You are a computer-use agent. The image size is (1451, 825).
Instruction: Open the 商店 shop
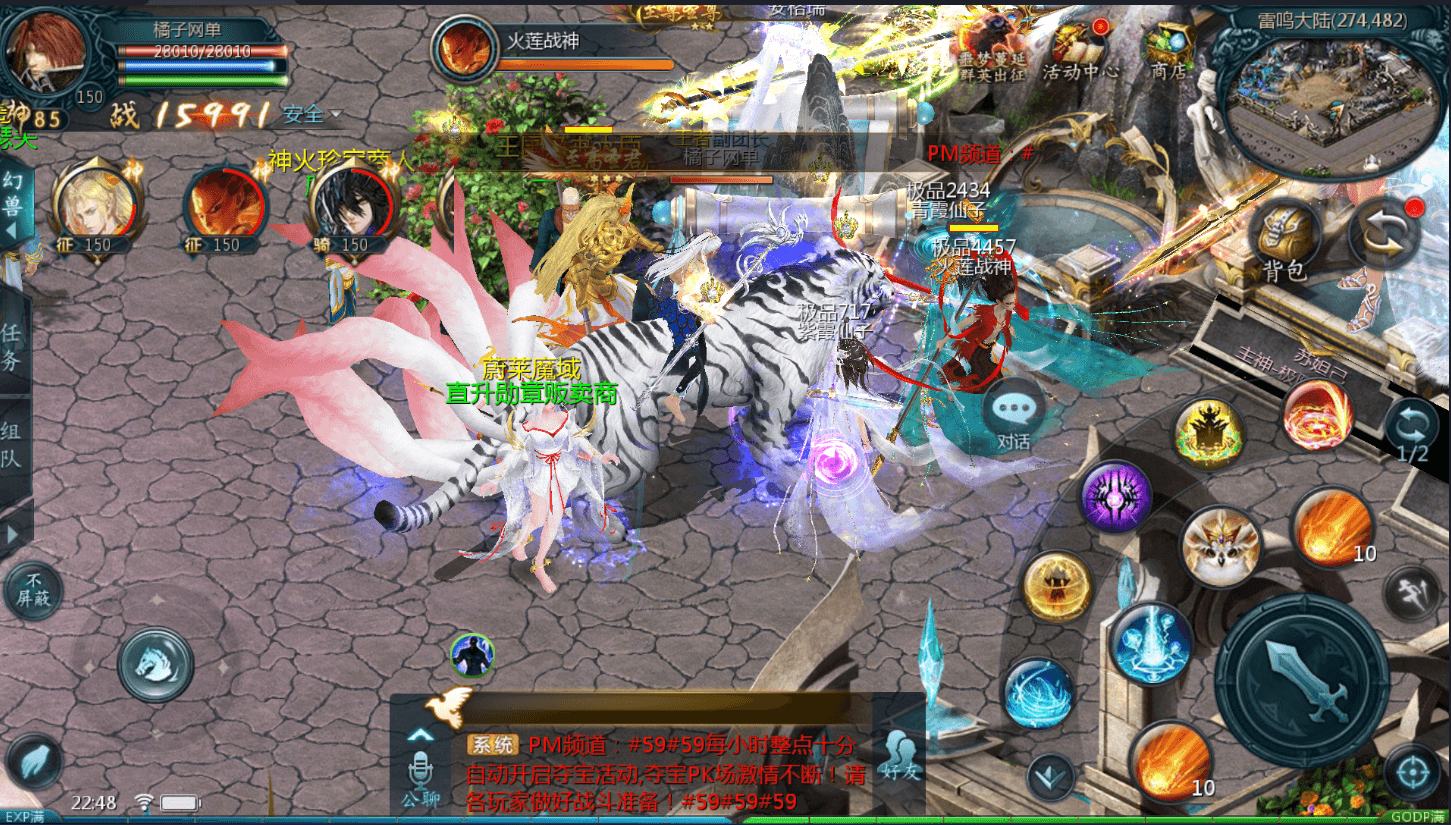(1168, 50)
